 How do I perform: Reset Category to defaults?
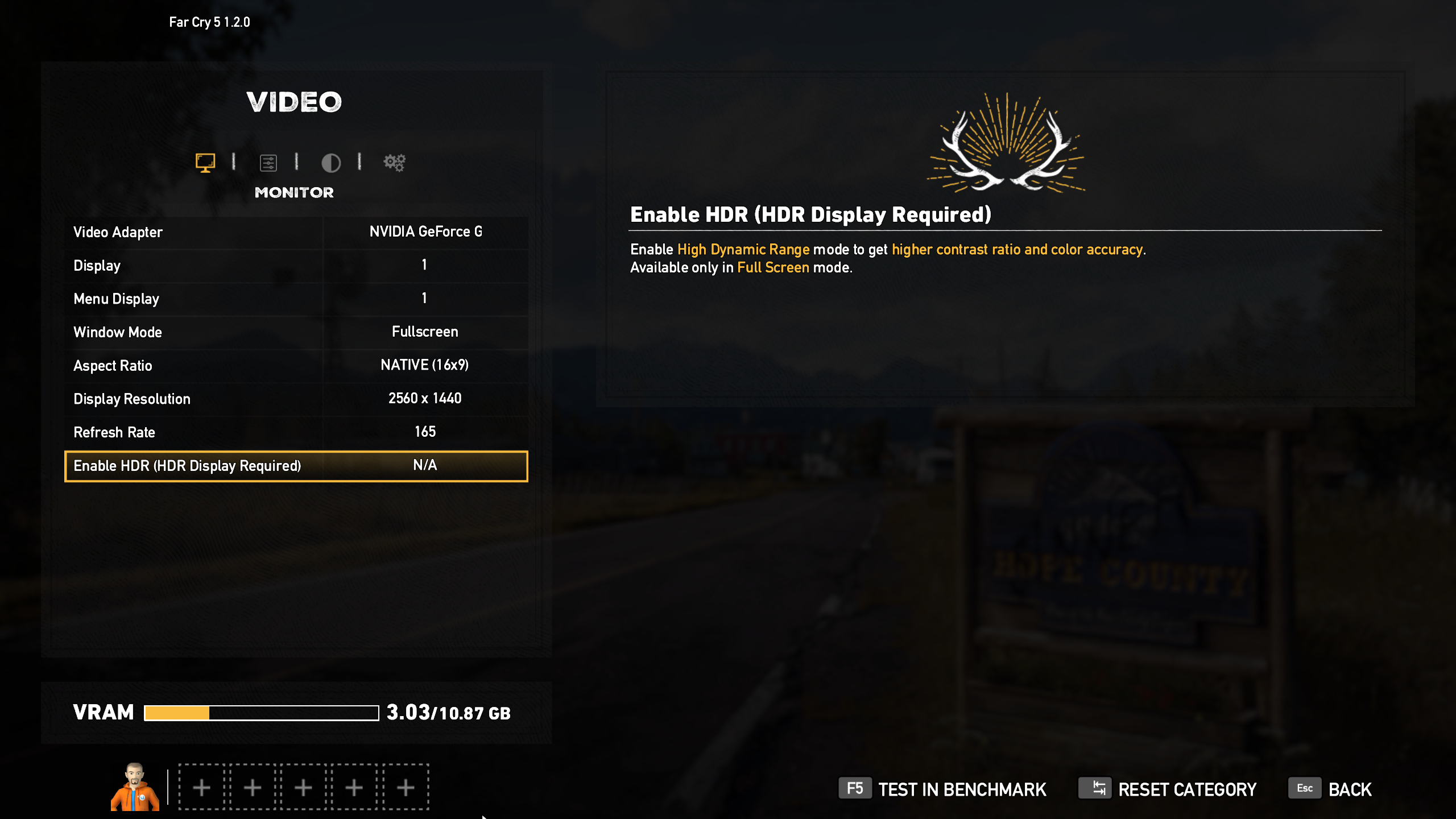pyautogui.click(x=1168, y=789)
